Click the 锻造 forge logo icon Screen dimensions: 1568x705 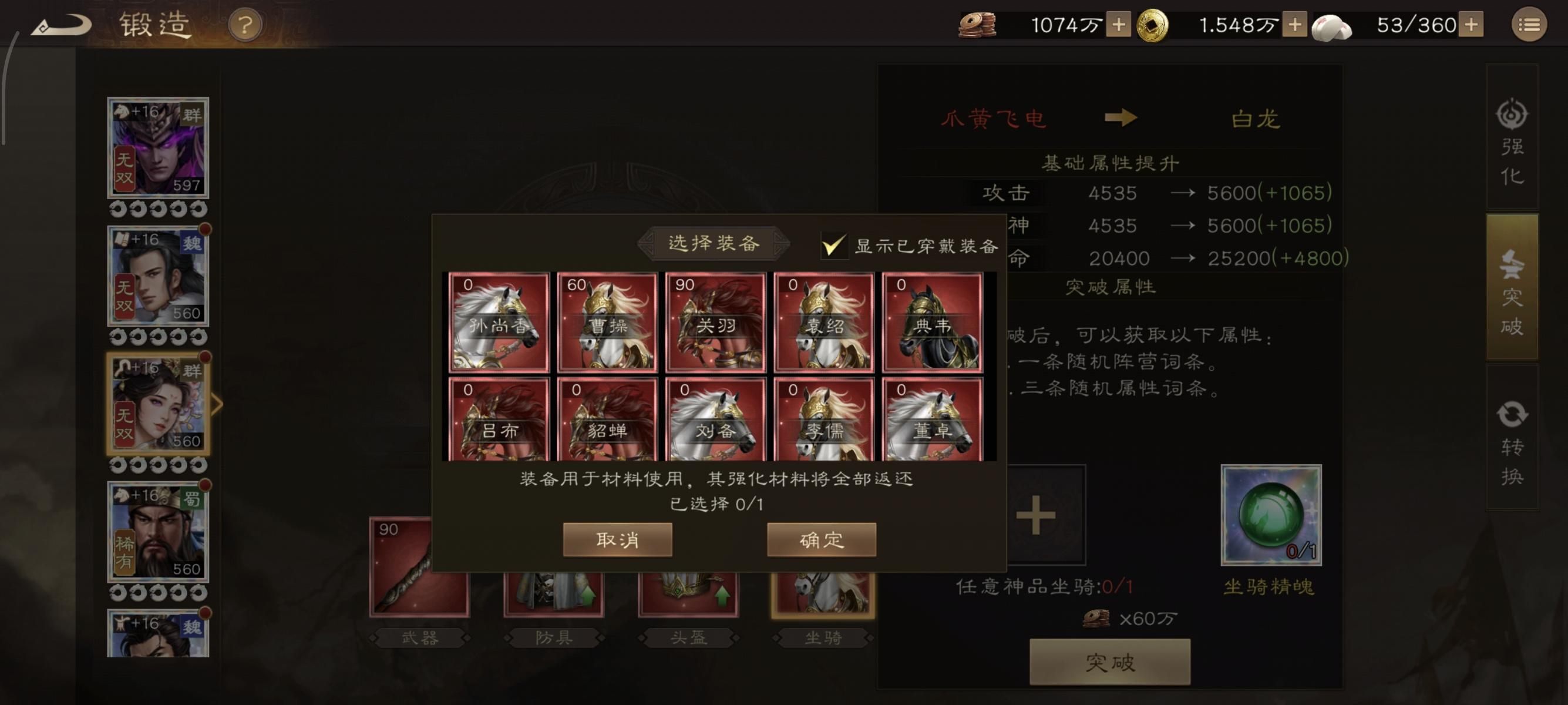62,25
